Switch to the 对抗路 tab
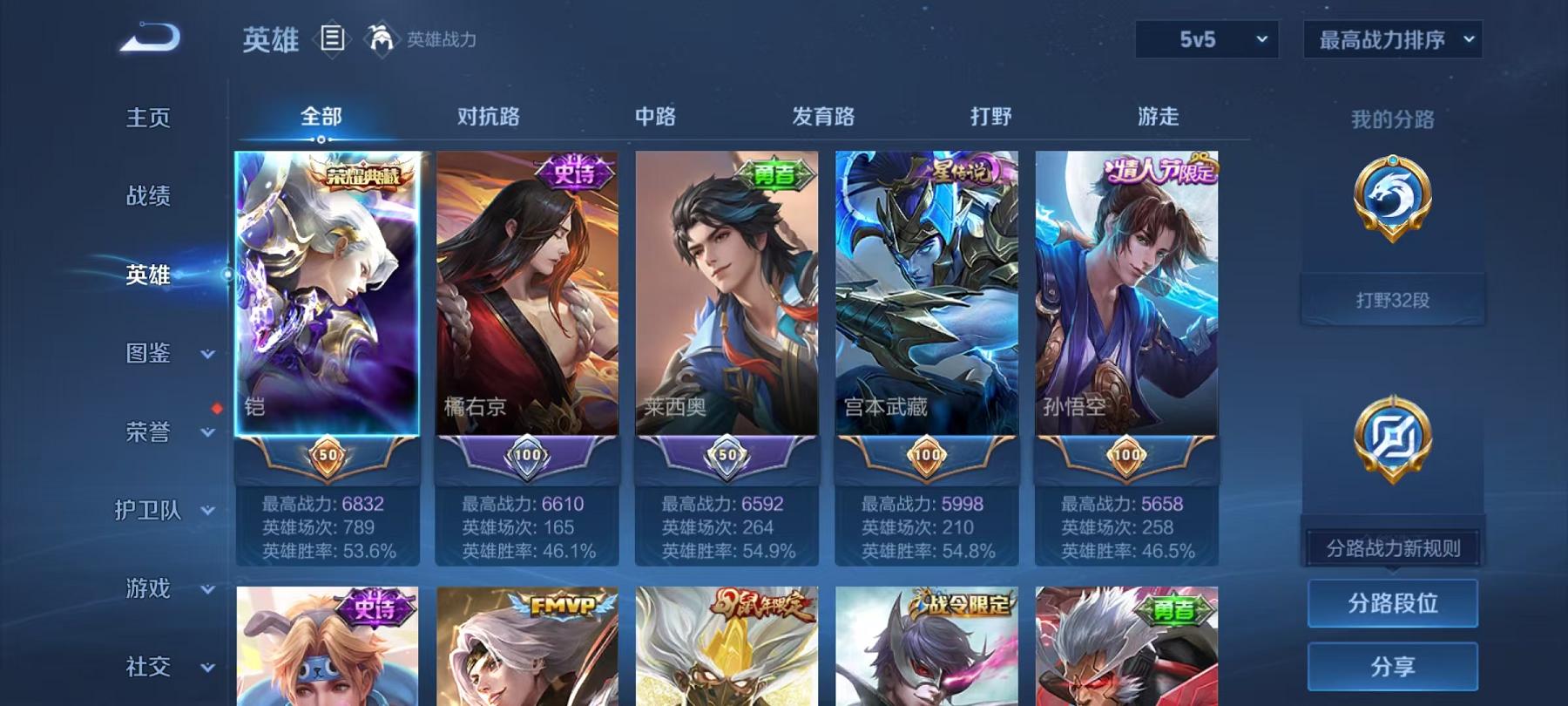1568x706 pixels. [487, 116]
